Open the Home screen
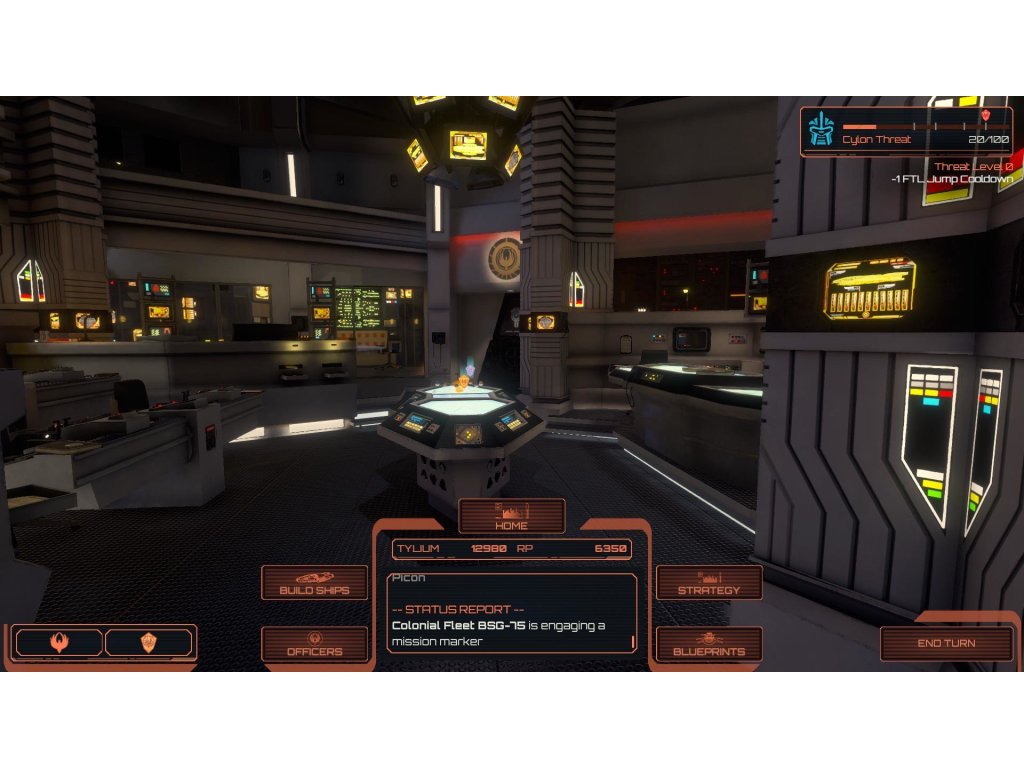Screen dimensions: 1024x768 (511, 517)
